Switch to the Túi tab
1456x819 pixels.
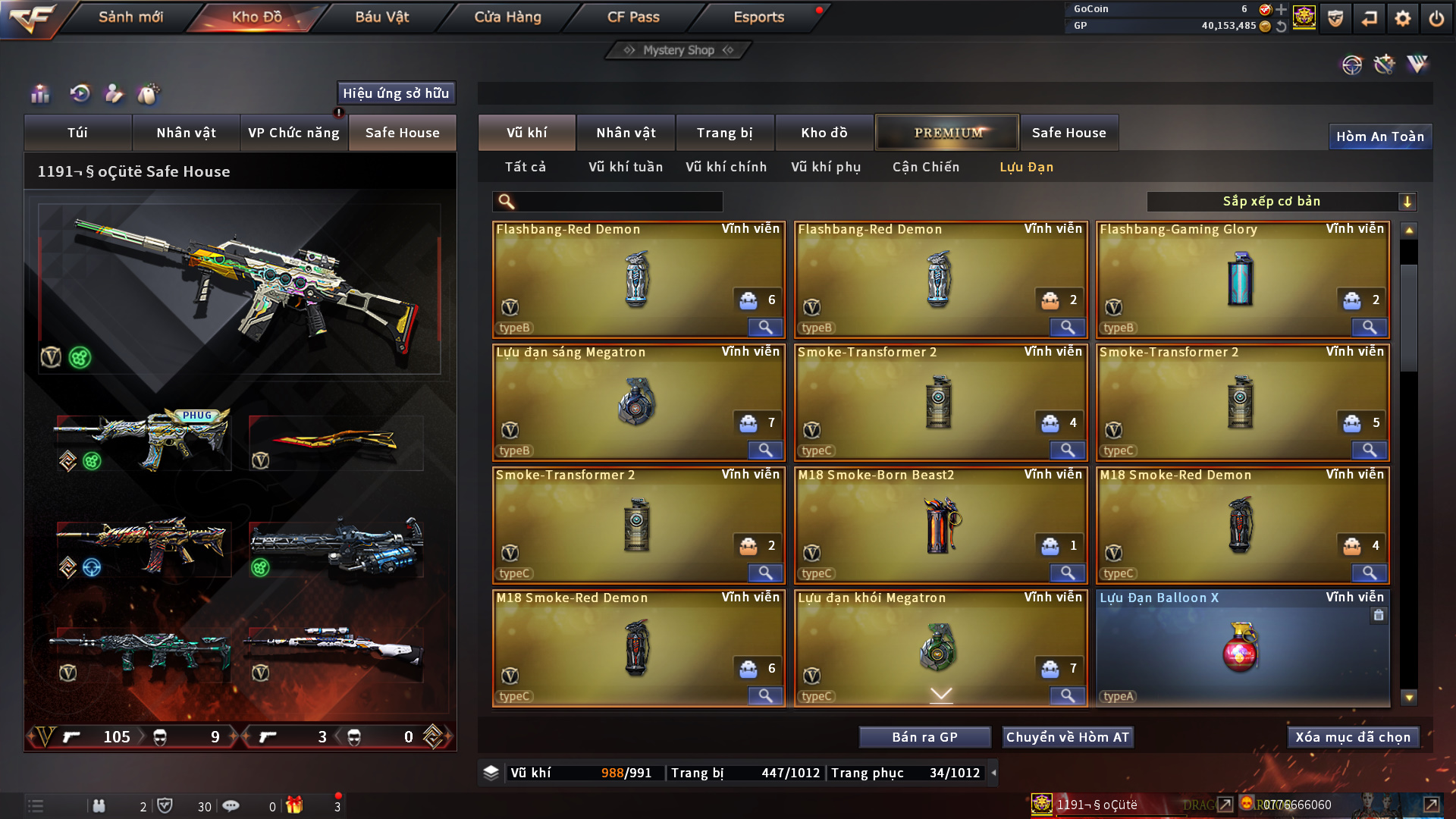pos(77,133)
